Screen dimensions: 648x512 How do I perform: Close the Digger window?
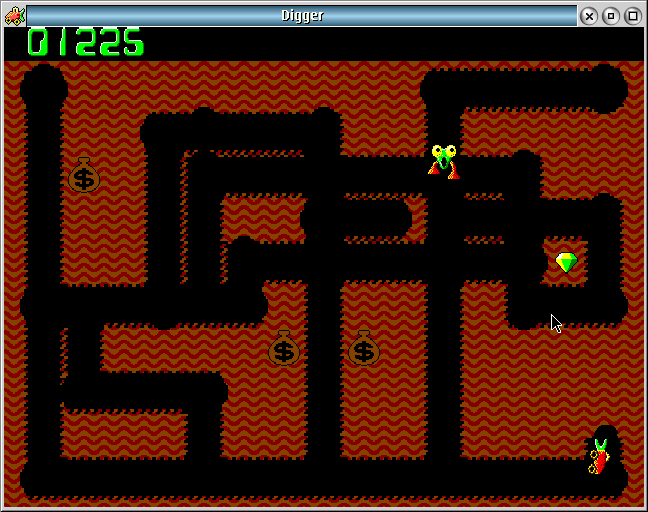[590, 15]
